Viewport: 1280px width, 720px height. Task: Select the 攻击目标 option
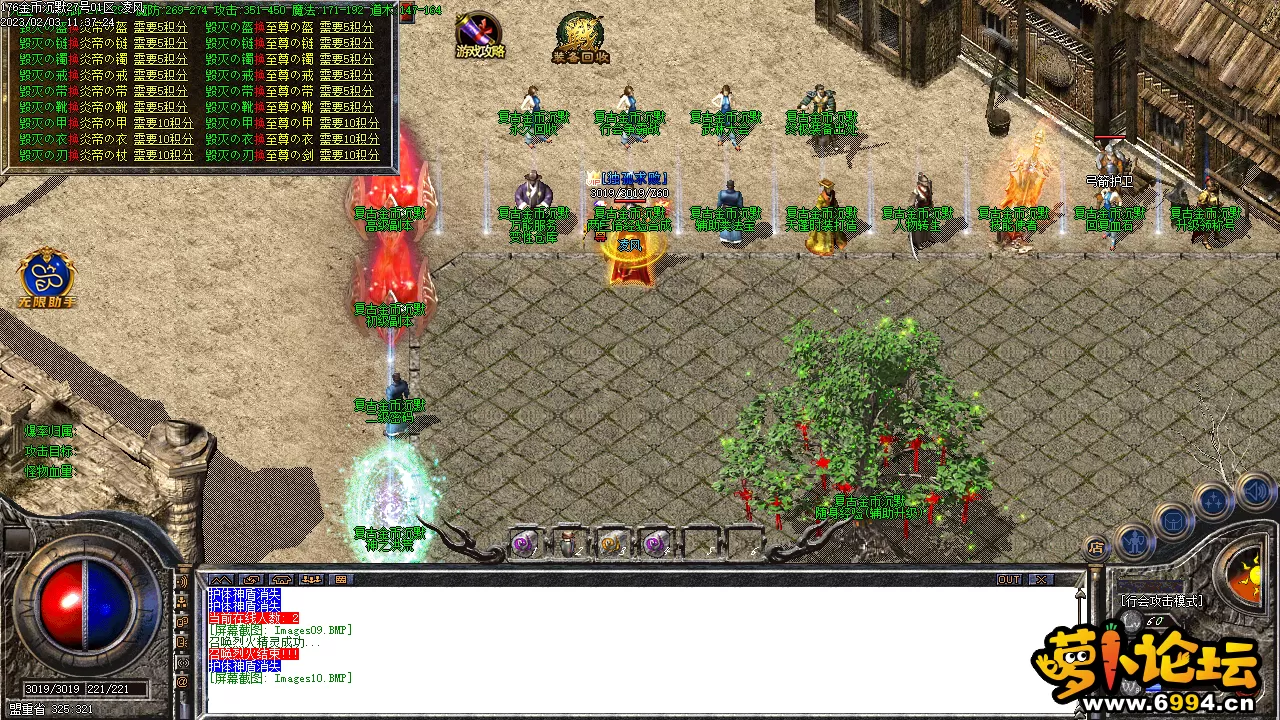click(49, 451)
